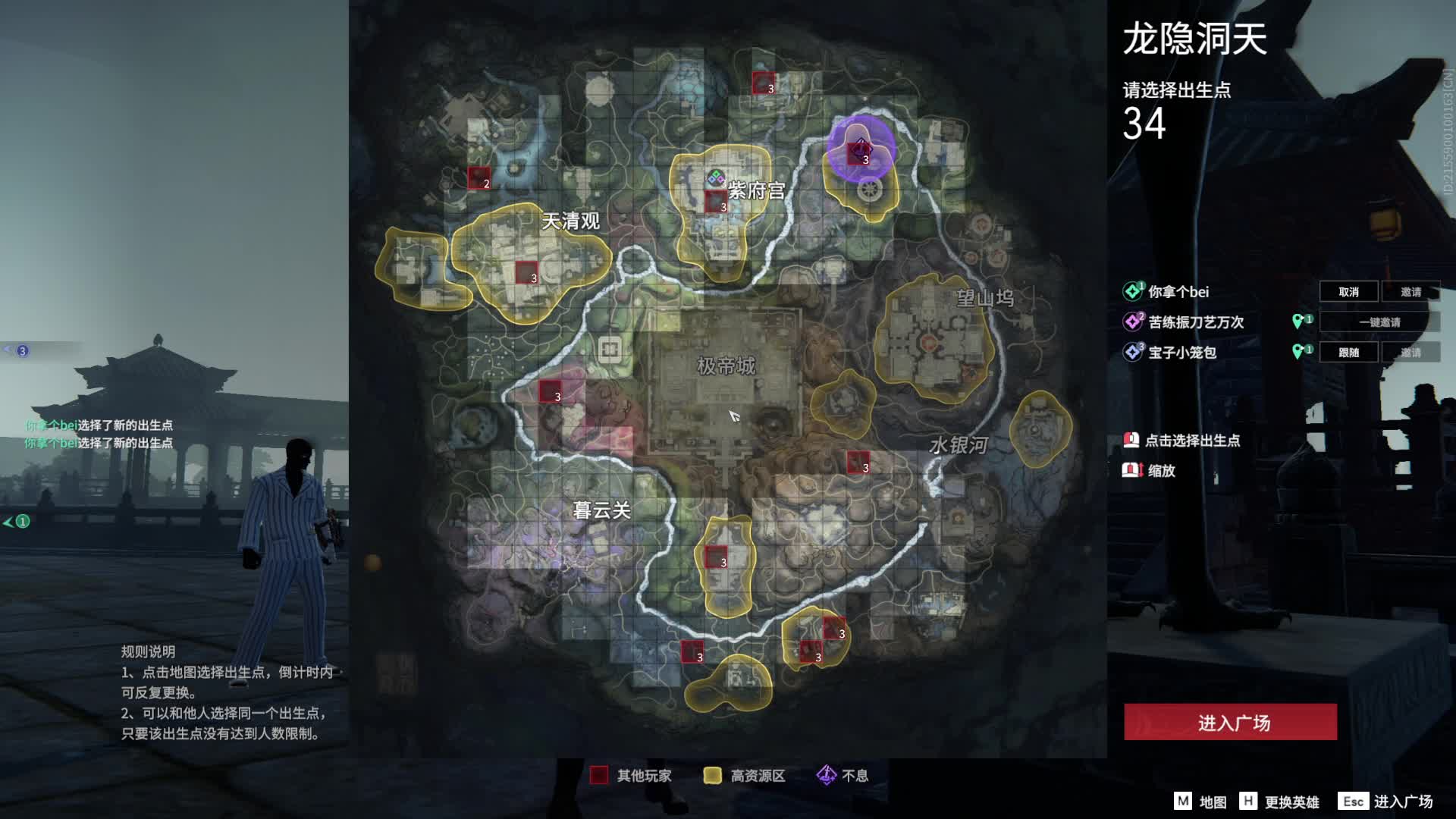Select teammate row 苦练振刀艺万次
This screenshot has height=819, width=1456.
1196,322
